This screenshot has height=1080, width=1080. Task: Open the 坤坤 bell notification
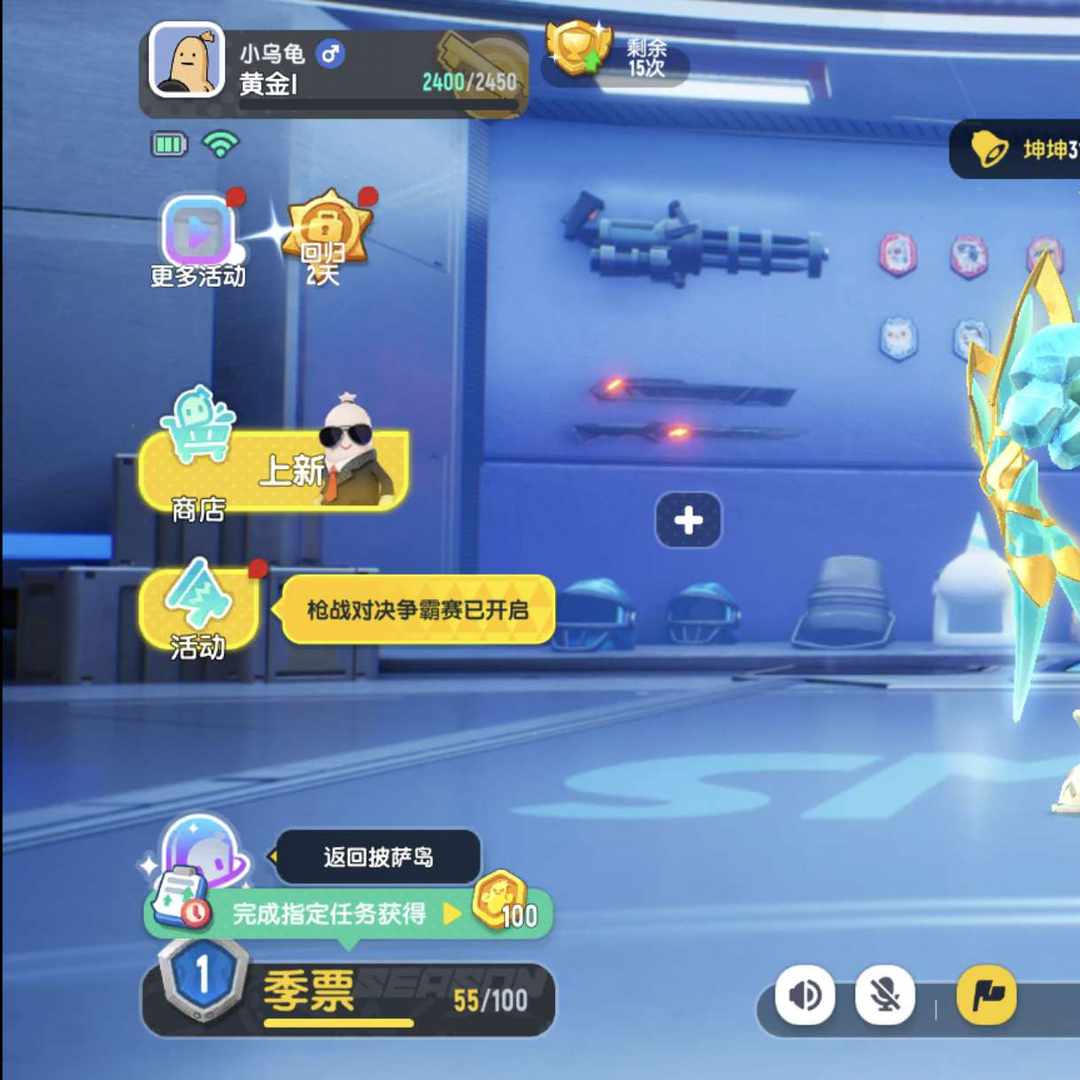coord(1015,150)
